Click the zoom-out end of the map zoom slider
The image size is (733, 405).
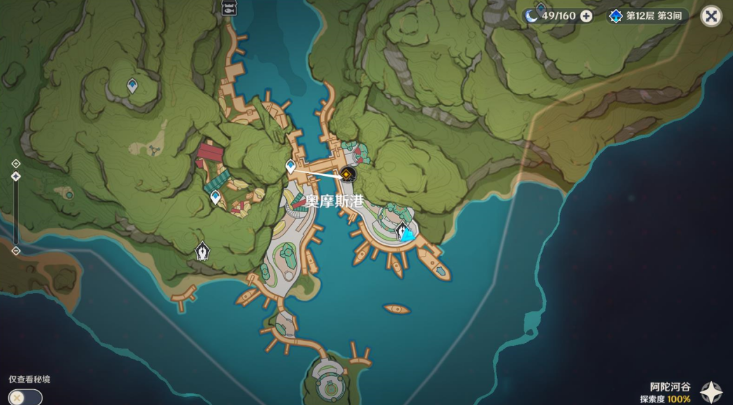(16, 250)
